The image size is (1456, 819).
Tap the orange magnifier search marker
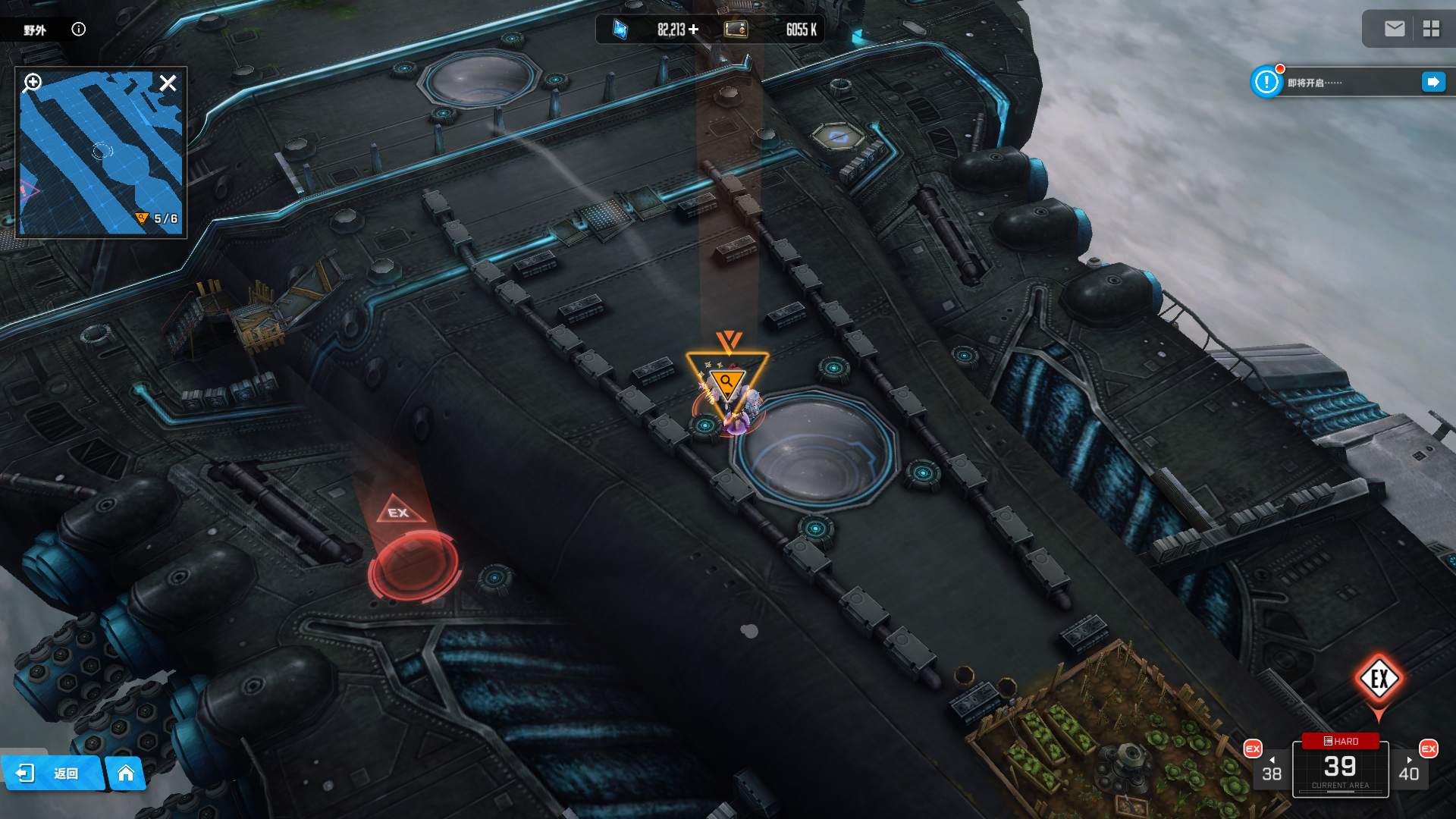(726, 381)
